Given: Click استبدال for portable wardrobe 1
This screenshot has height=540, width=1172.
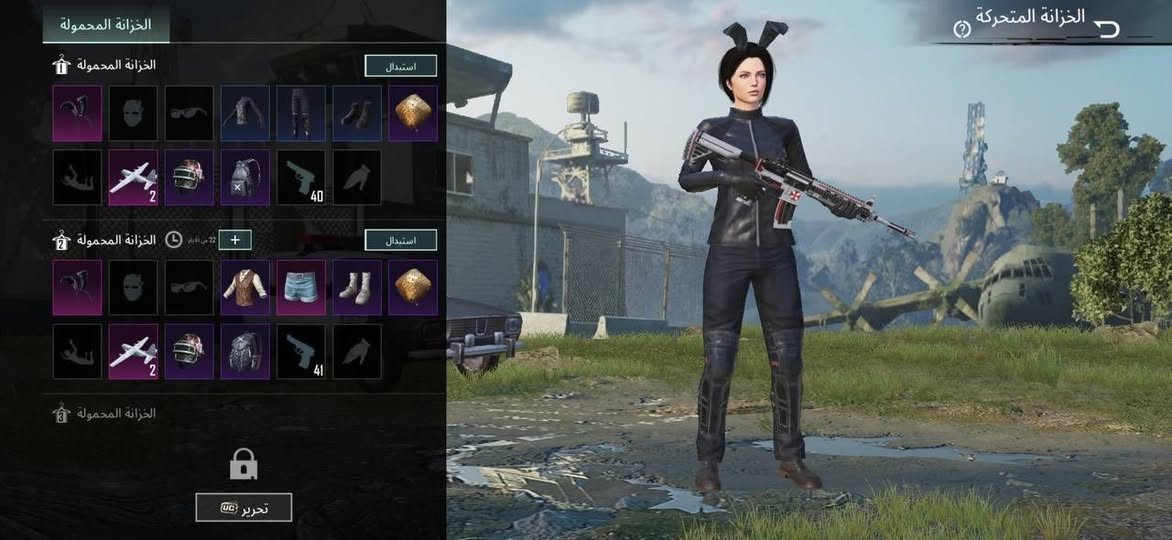Looking at the screenshot, I should (400, 66).
